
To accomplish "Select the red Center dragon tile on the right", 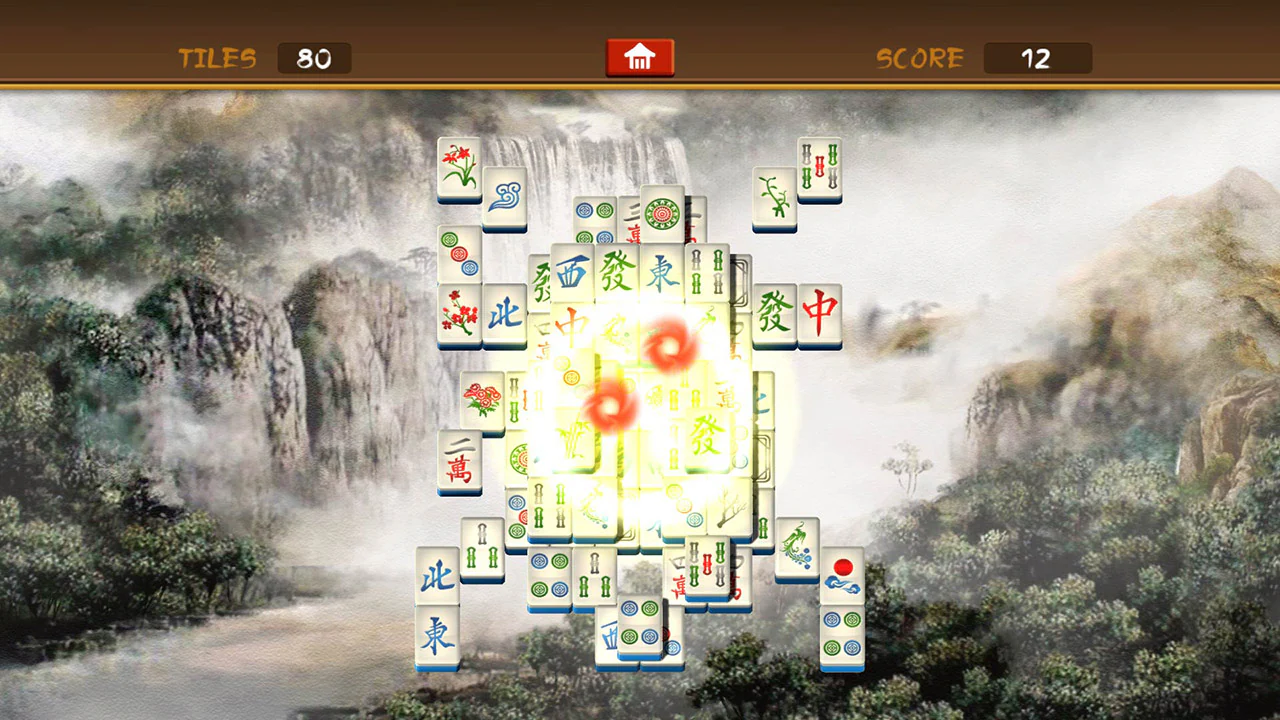I will point(820,315).
